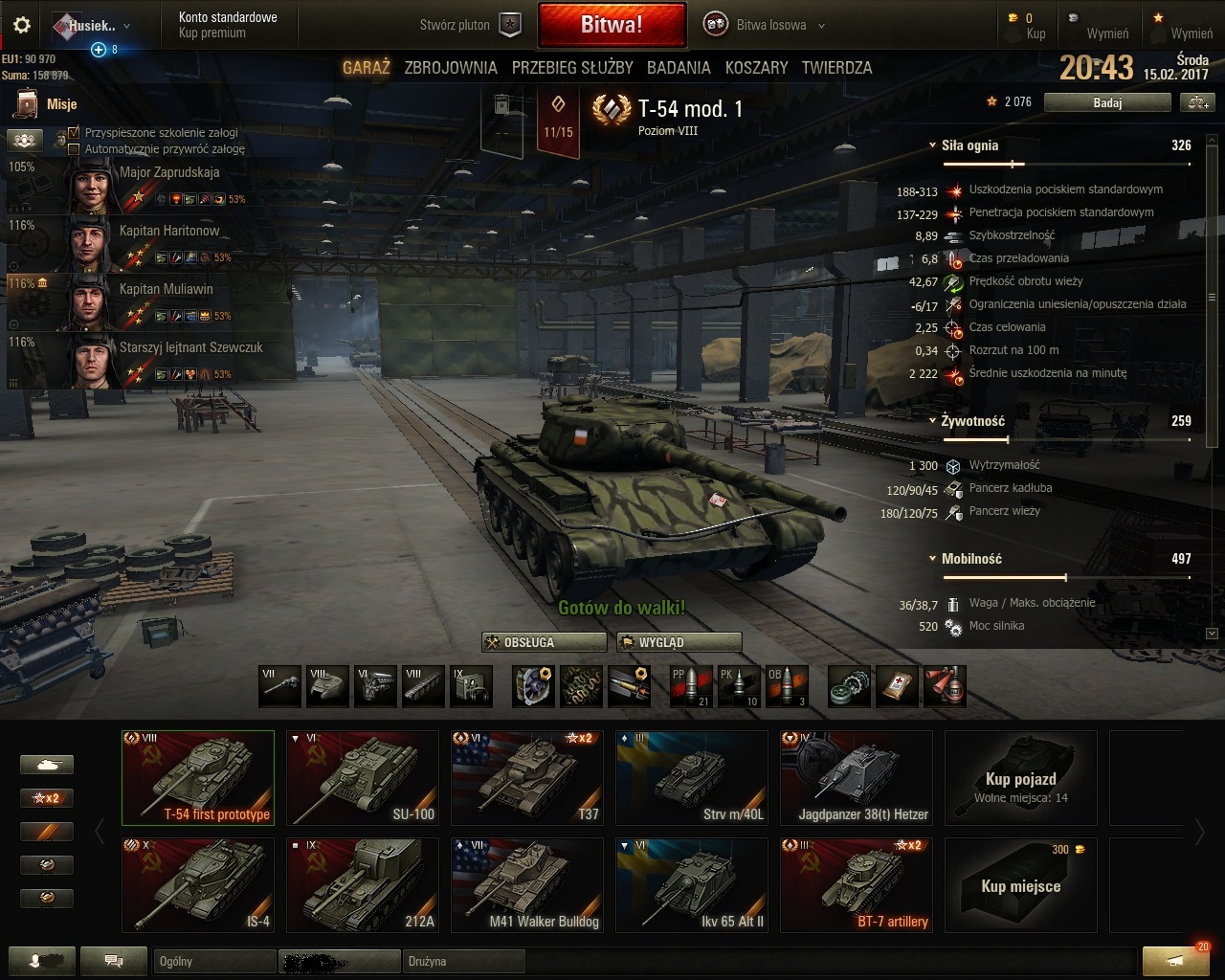This screenshot has width=1225, height=980.
Task: Go to the BADANIA tab
Action: coord(679,68)
